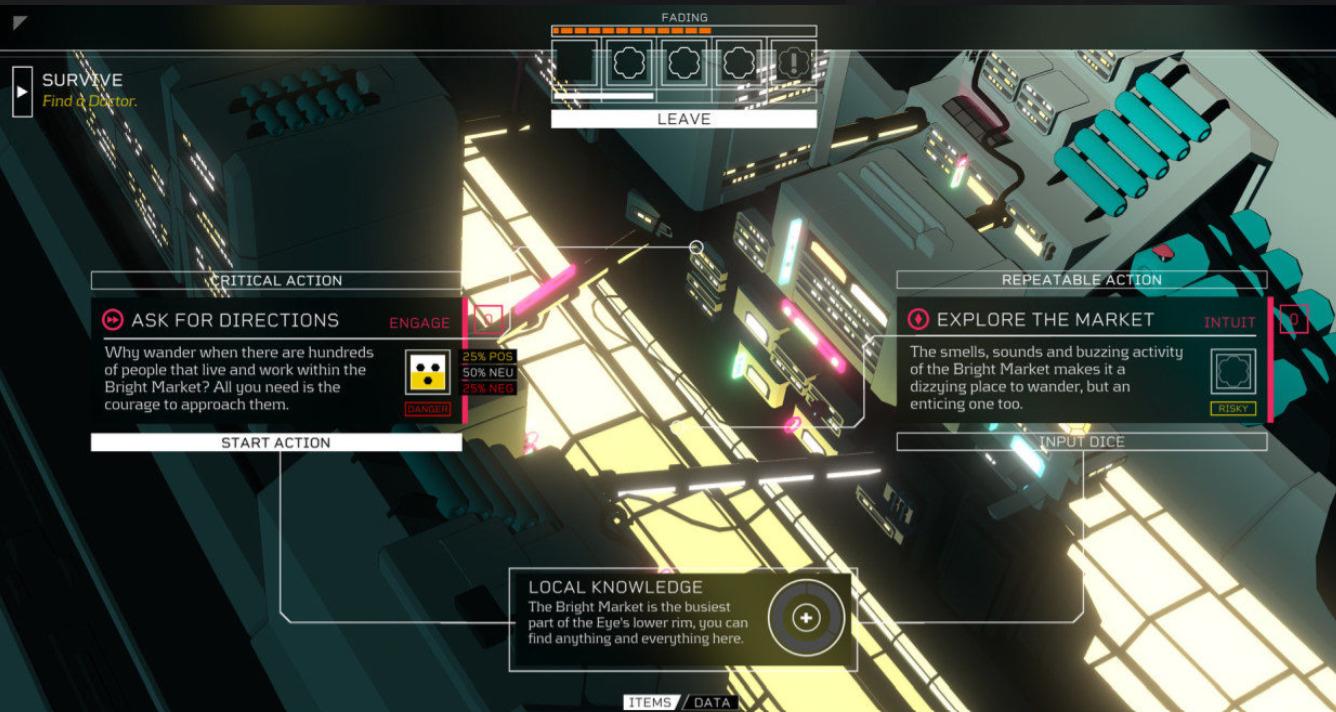The height and width of the screenshot is (712, 1336).
Task: Select the exclamation mark die in top tray
Action: 793,63
